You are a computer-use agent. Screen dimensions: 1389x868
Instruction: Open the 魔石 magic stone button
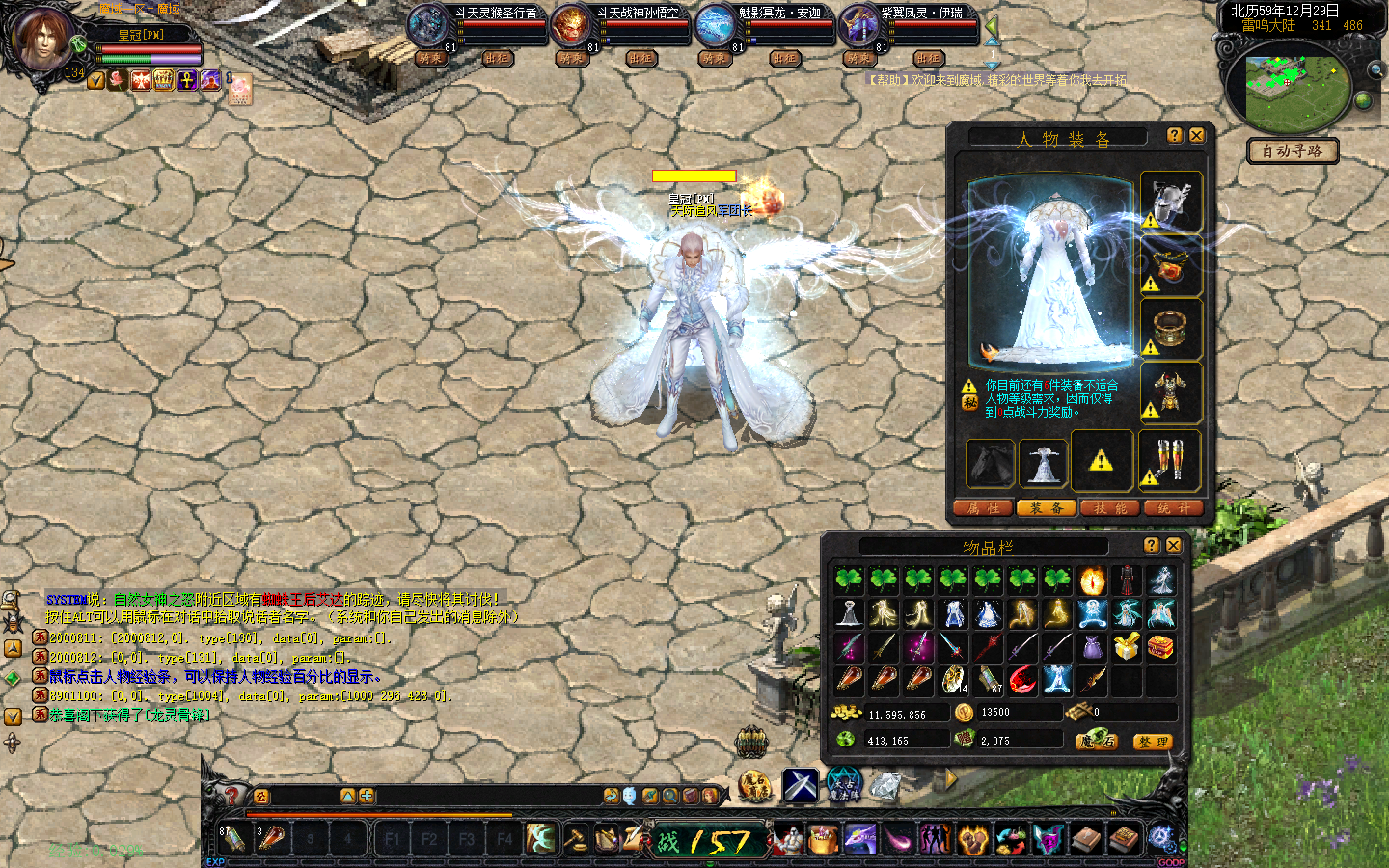click(1098, 741)
